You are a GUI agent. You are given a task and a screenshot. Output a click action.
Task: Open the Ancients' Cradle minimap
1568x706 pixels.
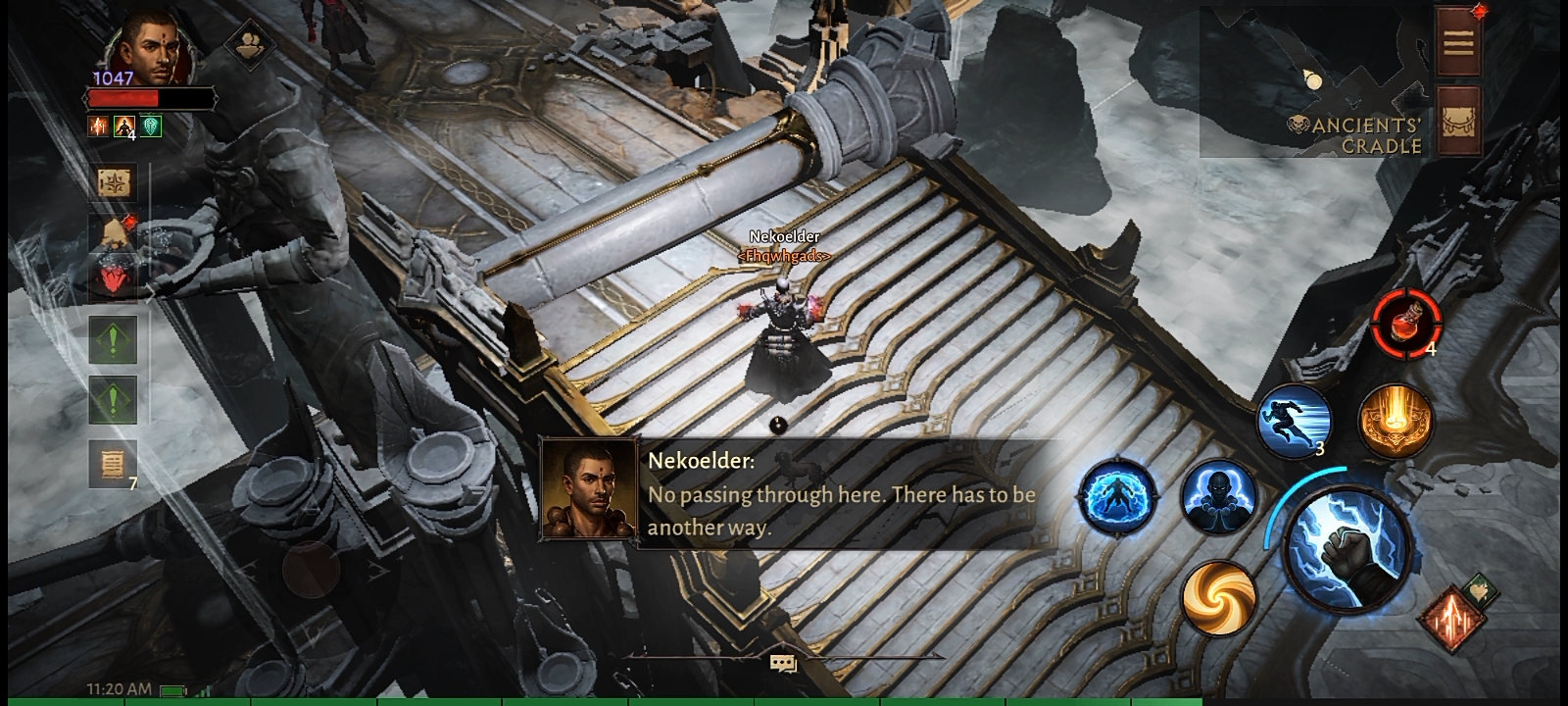[x=1313, y=83]
